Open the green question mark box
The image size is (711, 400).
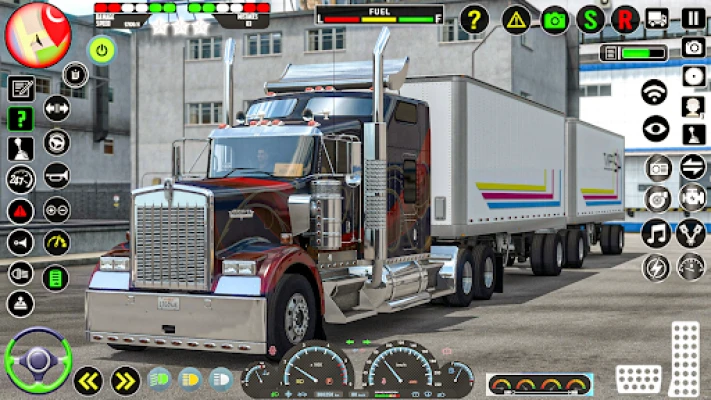[21, 118]
